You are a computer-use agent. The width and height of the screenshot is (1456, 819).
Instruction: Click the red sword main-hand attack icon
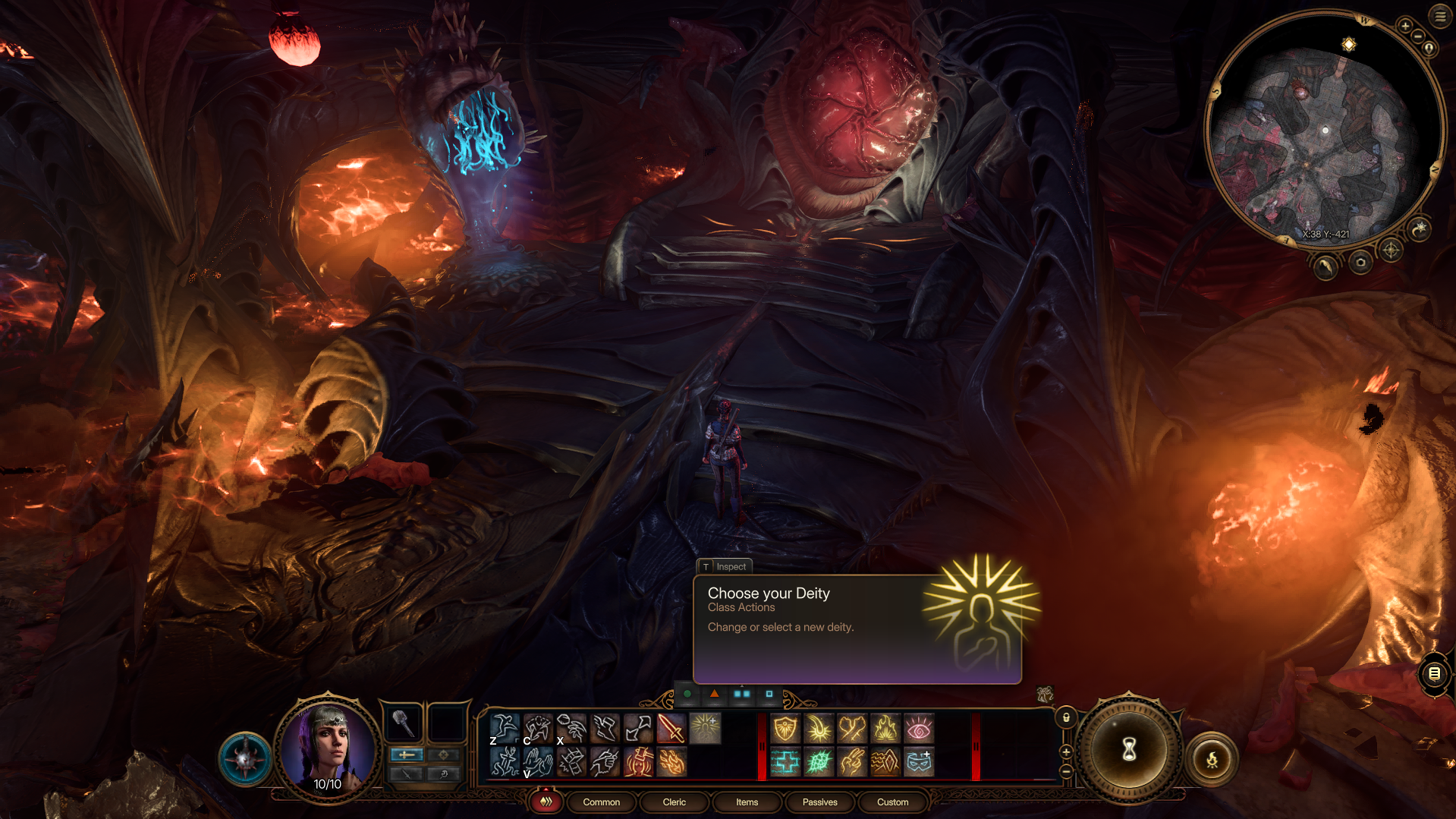[x=671, y=729]
